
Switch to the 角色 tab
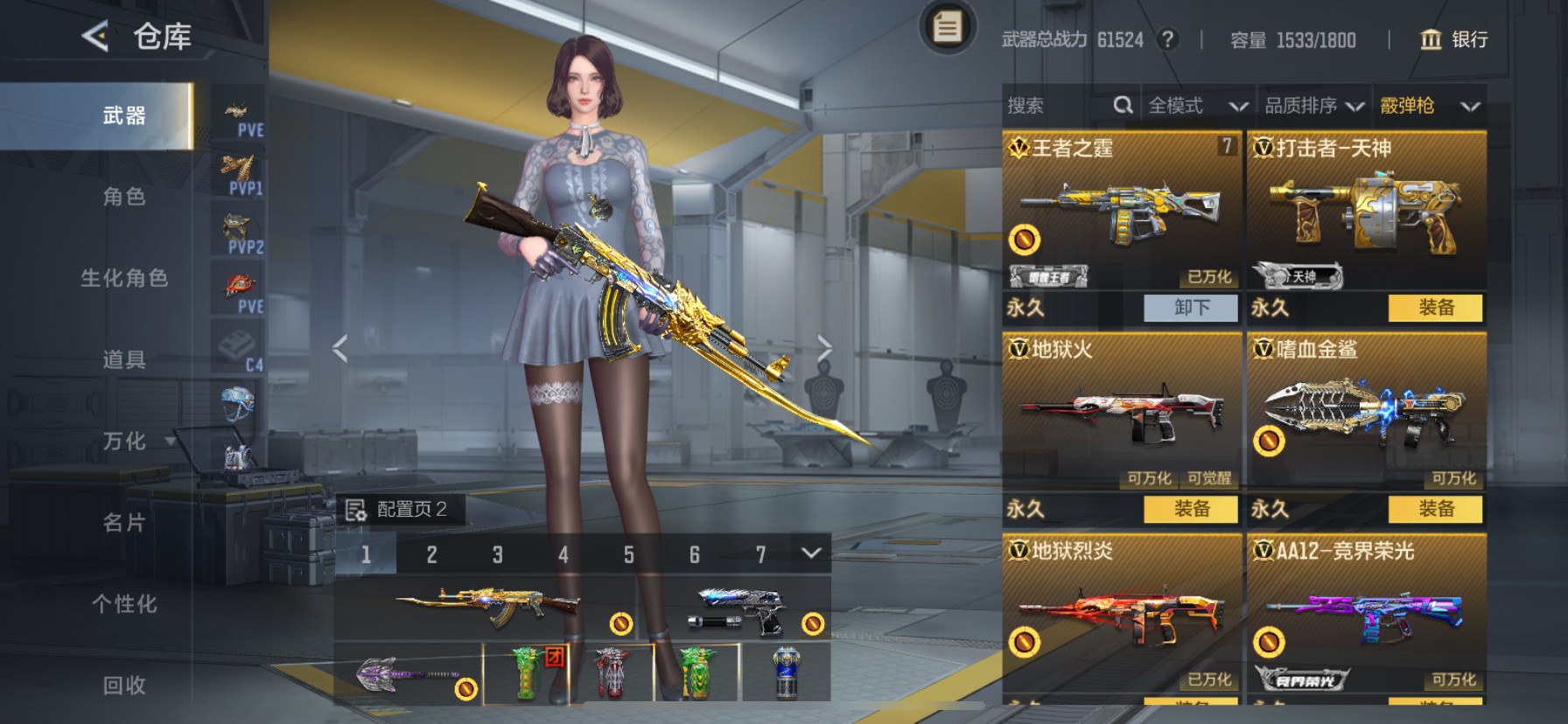pos(124,198)
